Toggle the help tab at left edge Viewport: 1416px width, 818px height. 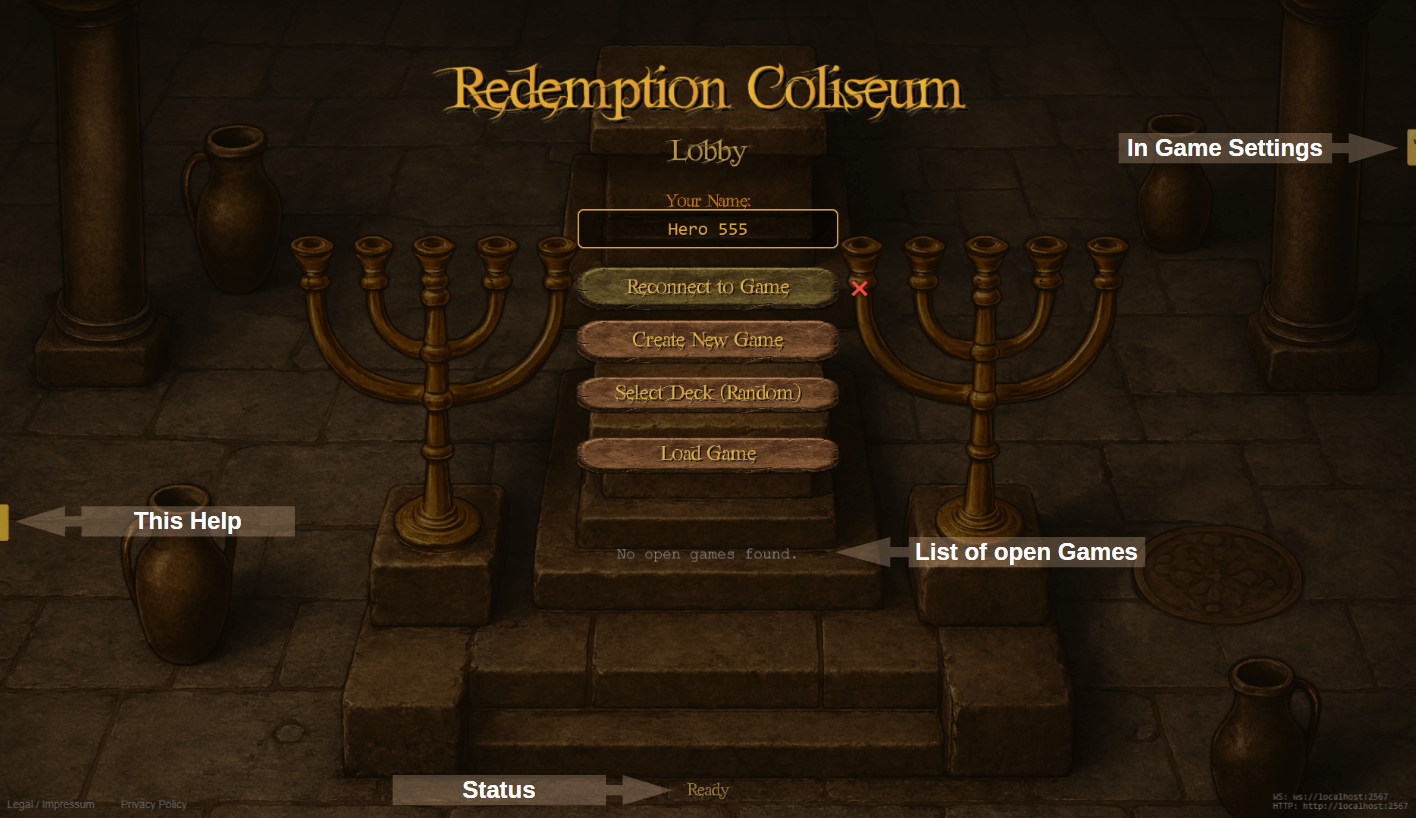pos(4,522)
